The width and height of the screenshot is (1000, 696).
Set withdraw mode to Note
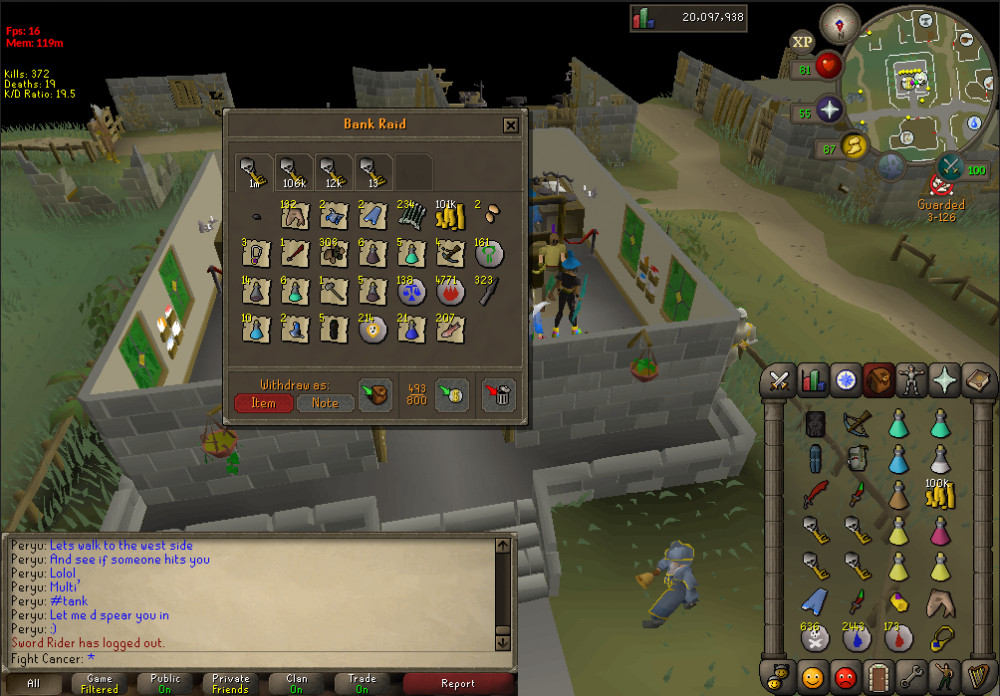(324, 403)
